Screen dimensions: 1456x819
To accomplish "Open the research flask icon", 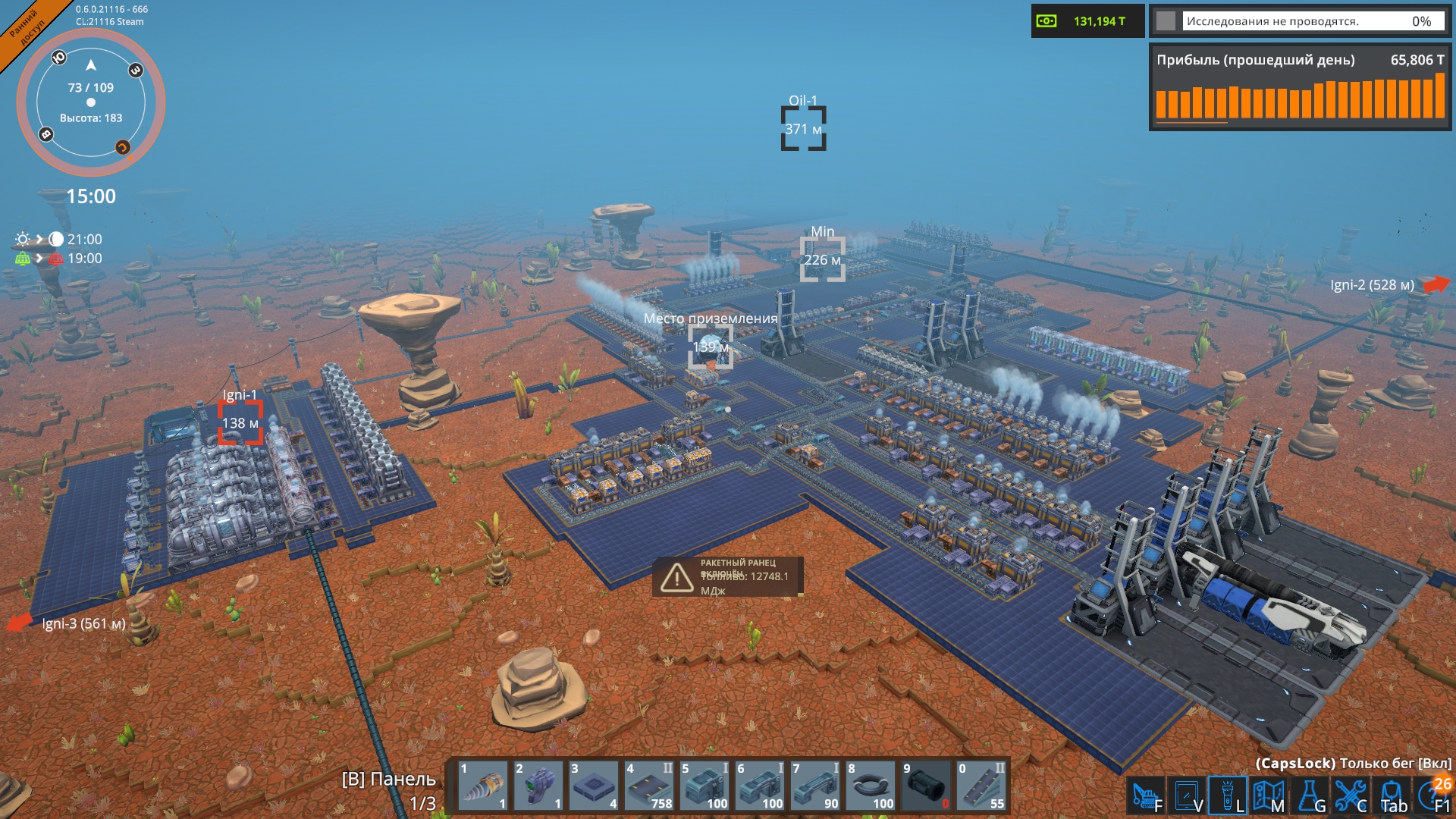I will click(1310, 796).
